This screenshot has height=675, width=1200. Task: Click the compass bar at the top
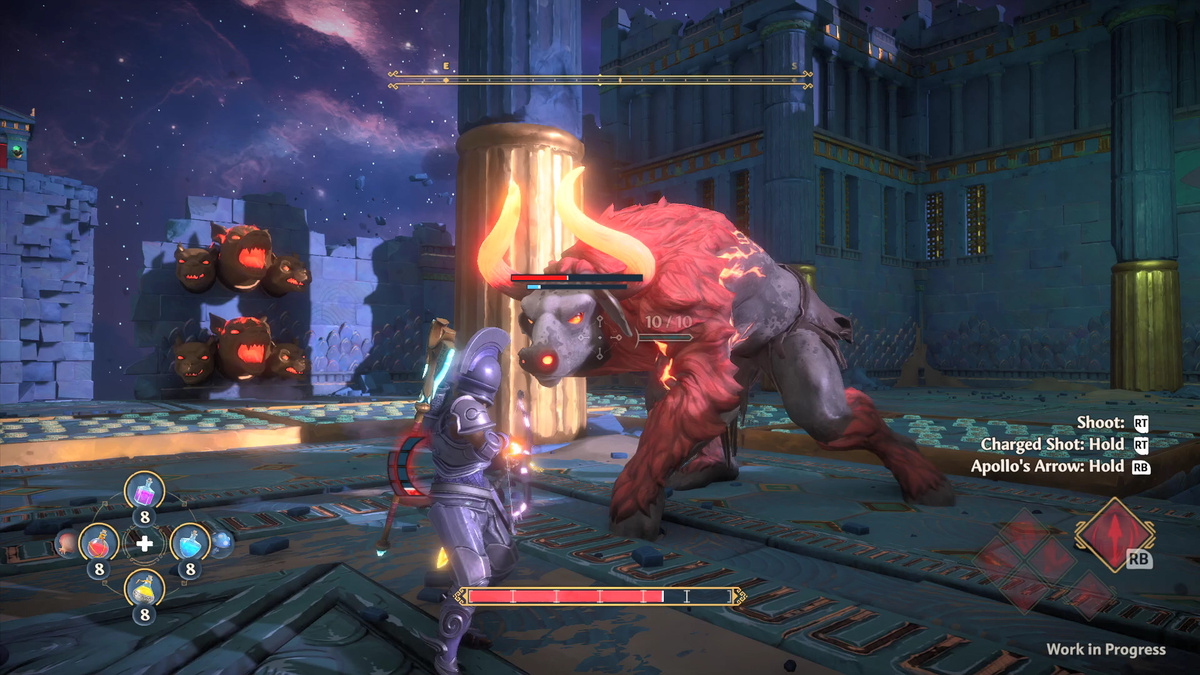pyautogui.click(x=600, y=80)
